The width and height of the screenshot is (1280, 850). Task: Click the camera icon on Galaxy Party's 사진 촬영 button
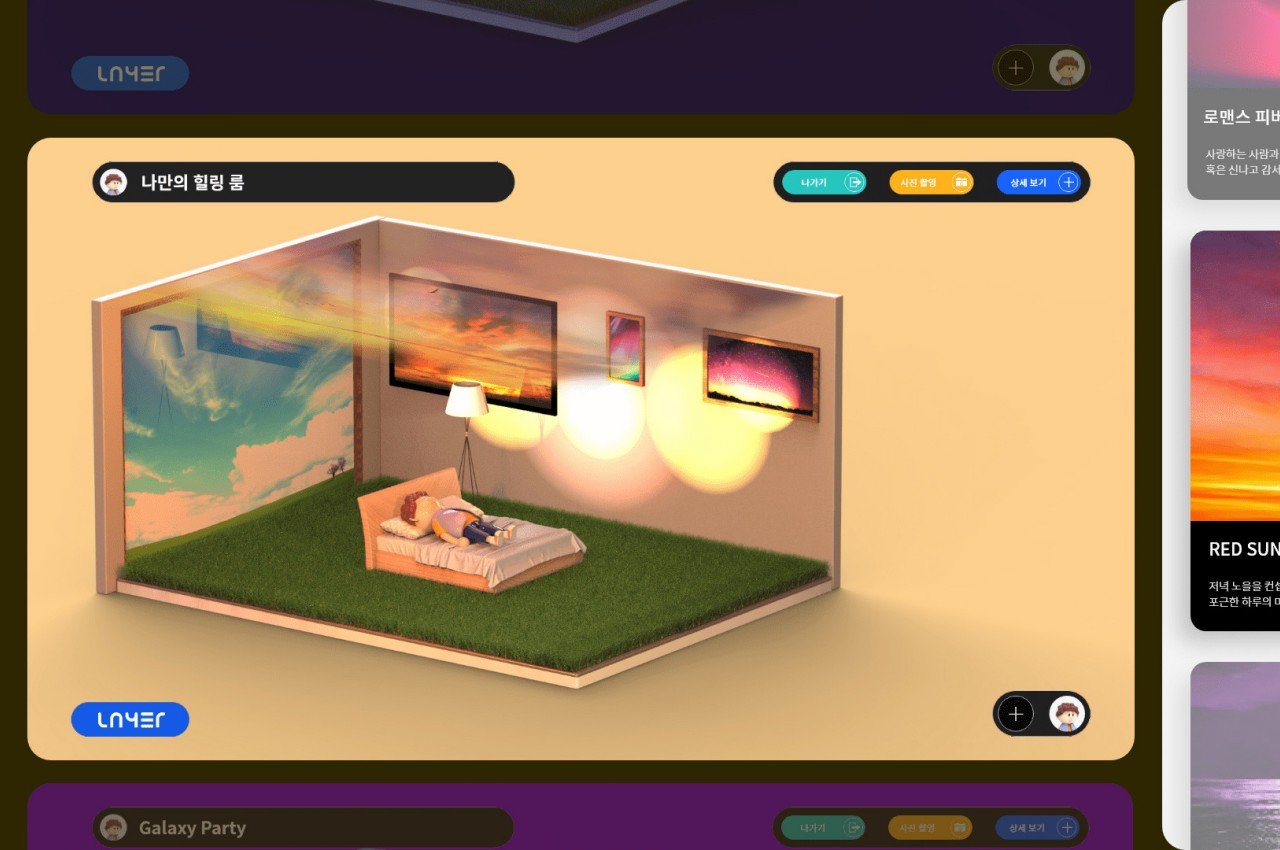coord(960,828)
